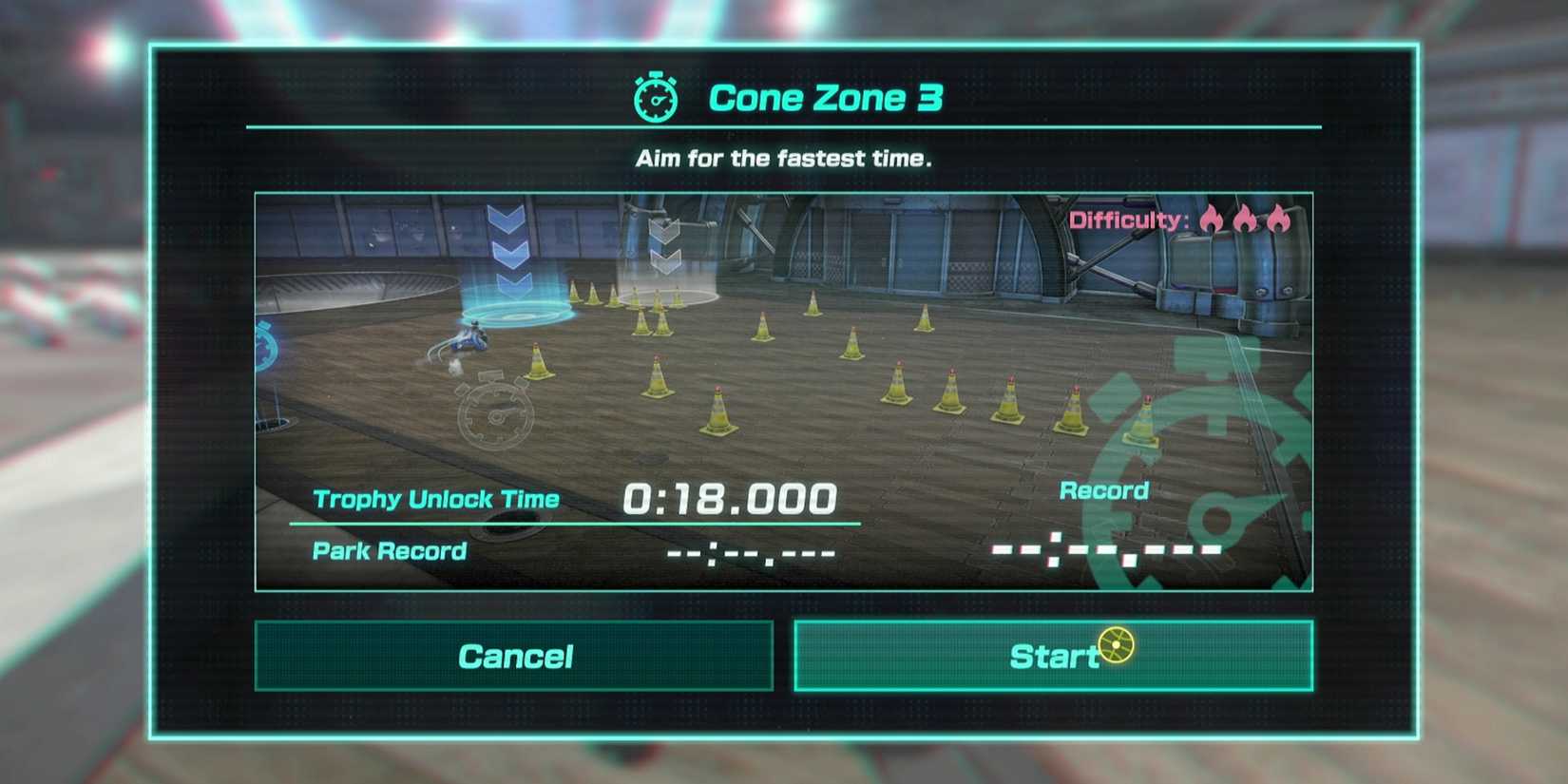Click the stopwatch icon beside Cone Zone 3 title
This screenshot has height=784, width=1568.
point(655,97)
